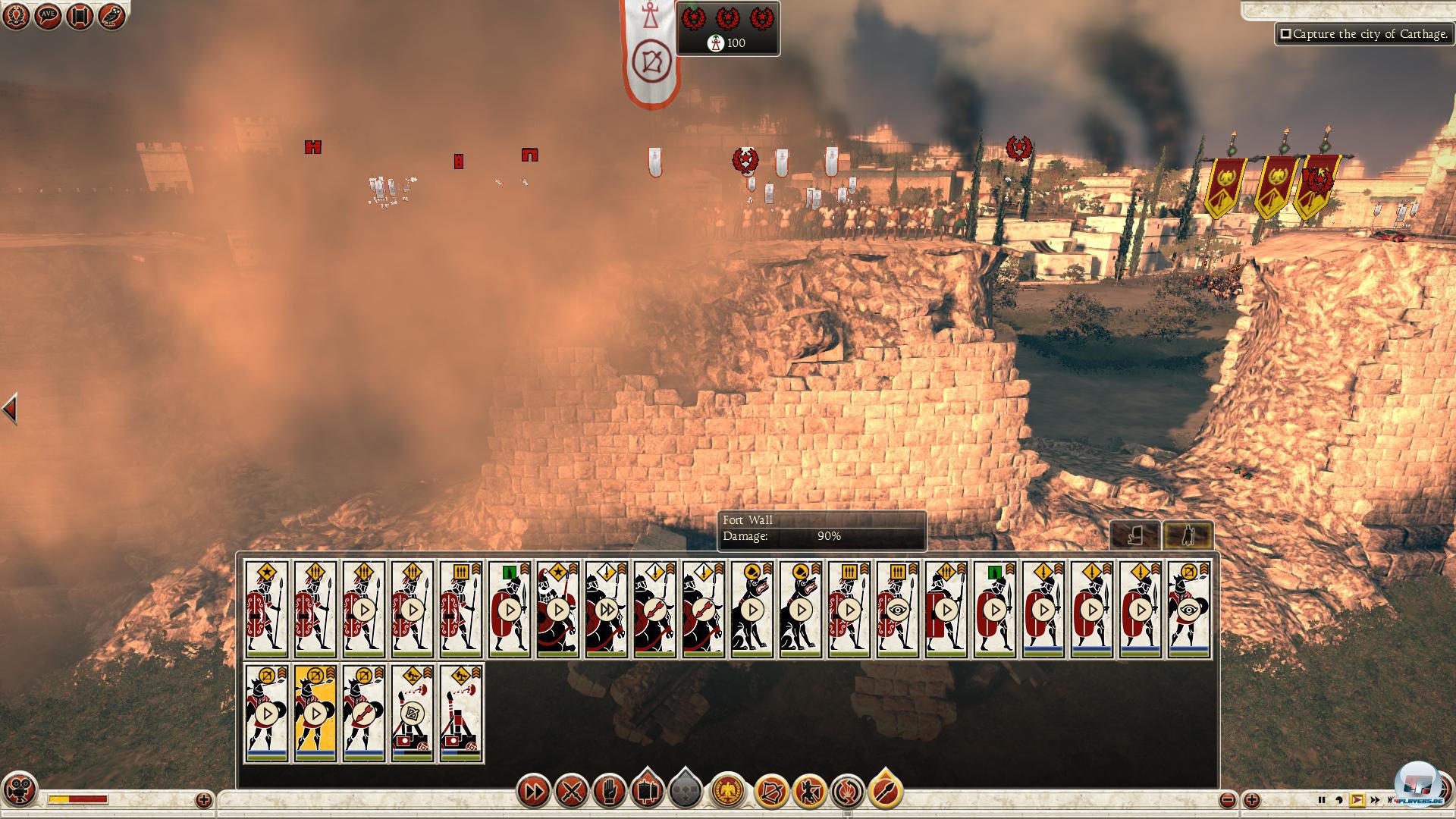Select the highlighted yellow archer unit card
Screen dimensions: 1456x819
(x=315, y=713)
